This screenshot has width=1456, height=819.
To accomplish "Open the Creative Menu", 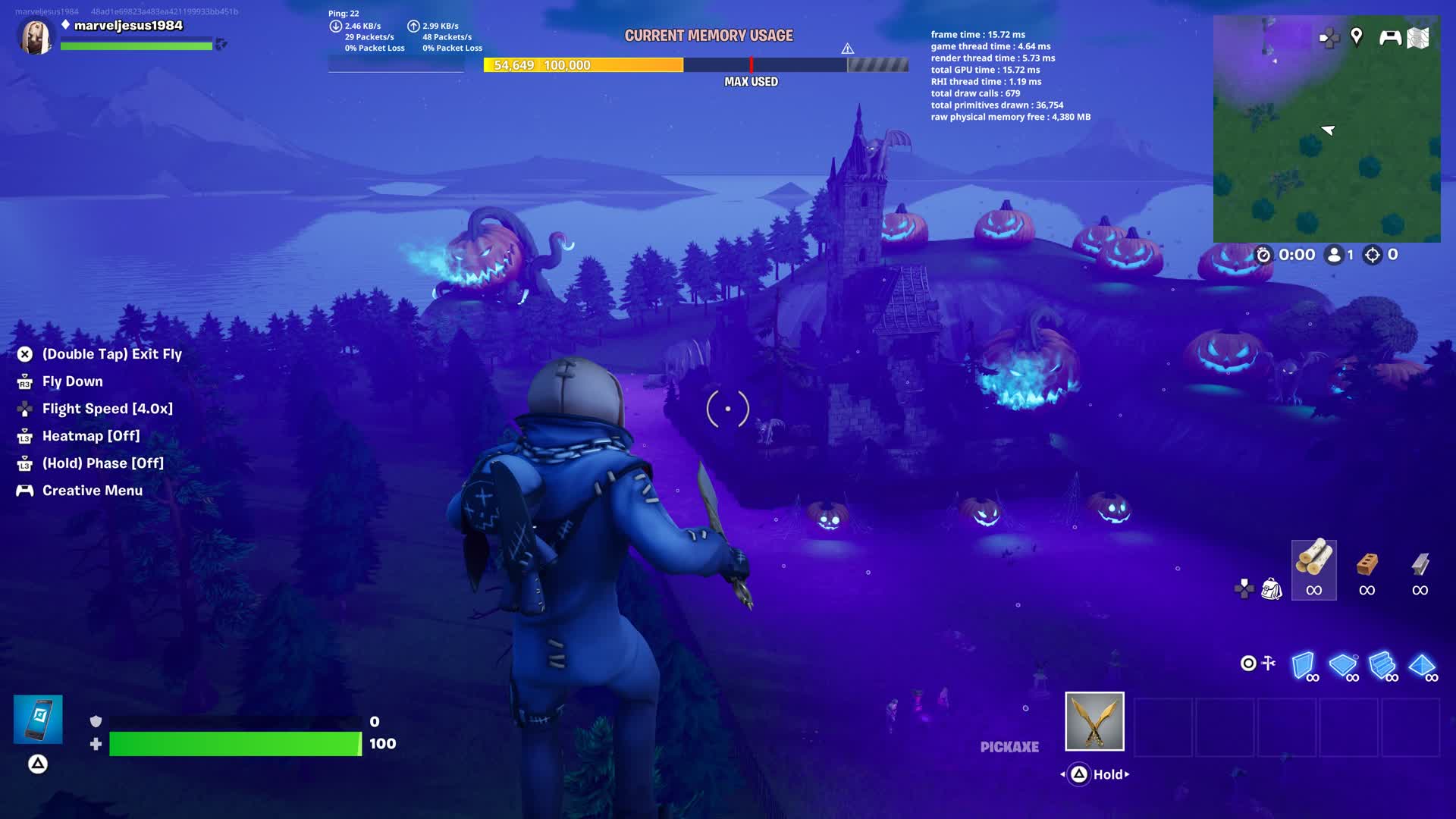I will click(x=92, y=491).
